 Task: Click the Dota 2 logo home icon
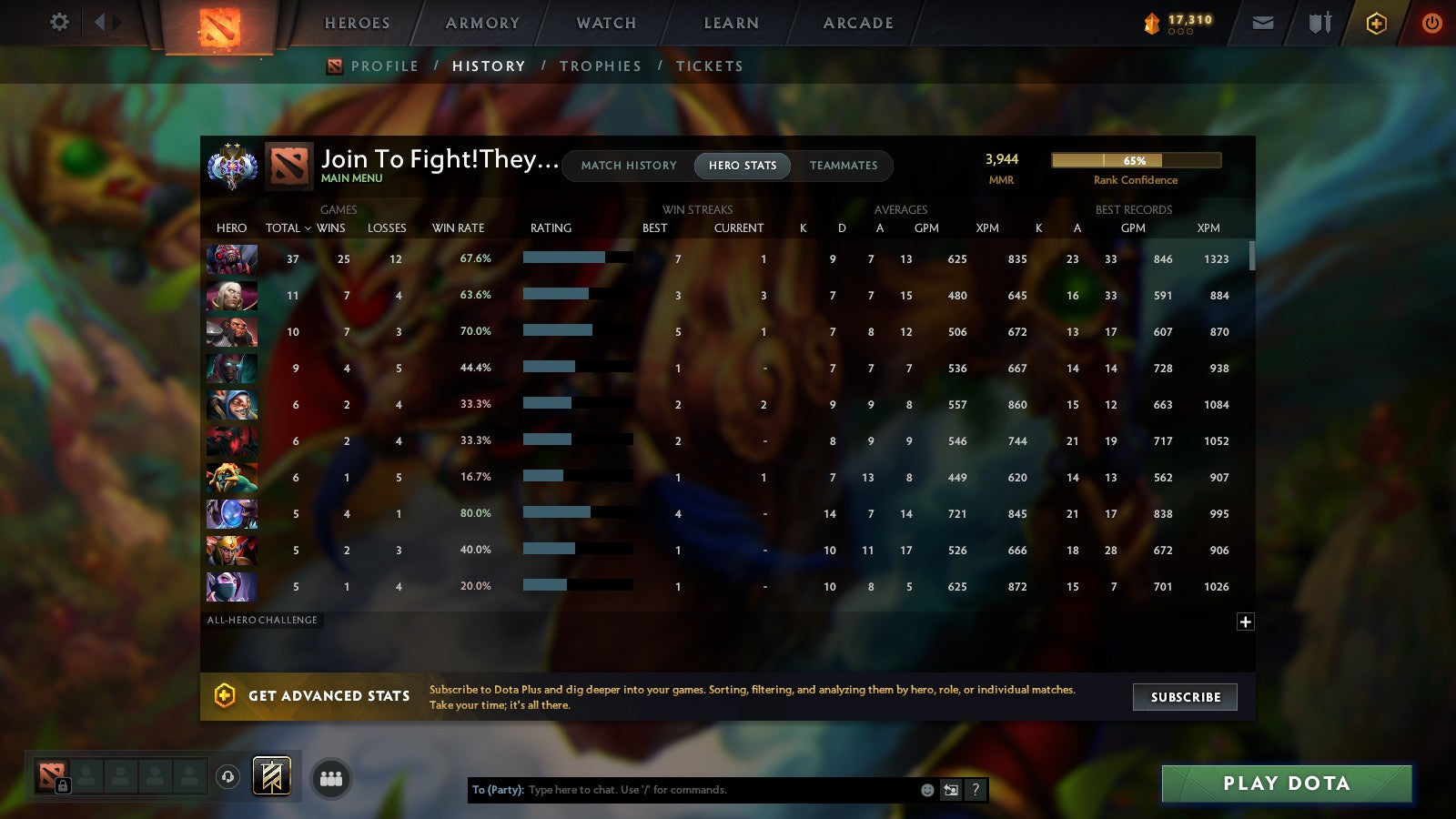click(x=221, y=25)
